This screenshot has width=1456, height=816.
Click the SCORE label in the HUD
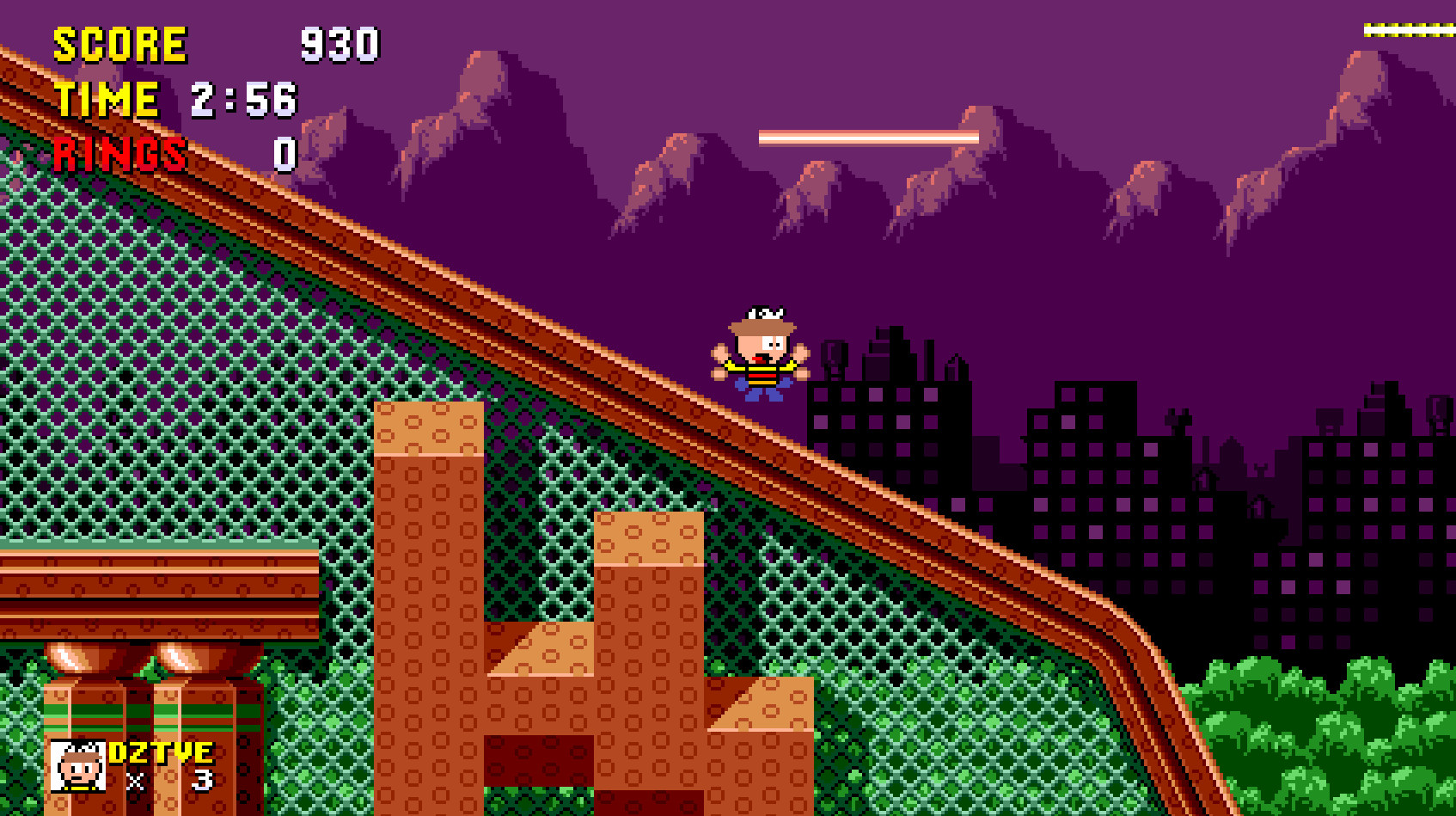pyautogui.click(x=120, y=41)
